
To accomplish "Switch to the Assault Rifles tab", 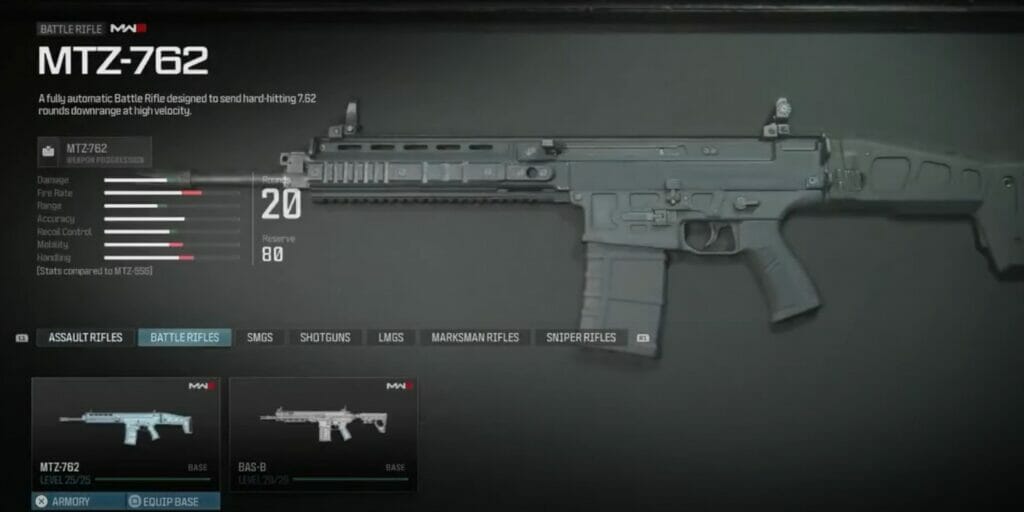I will pyautogui.click(x=85, y=338).
